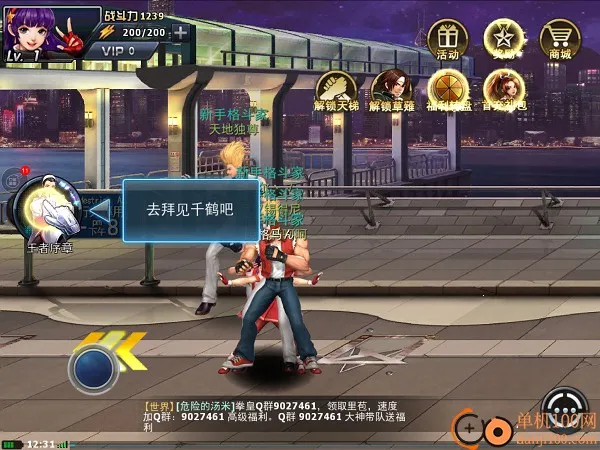Viewport: 600px width, 450px height.
Task: Tap the round menu button at bottom right
Action: (x=565, y=408)
